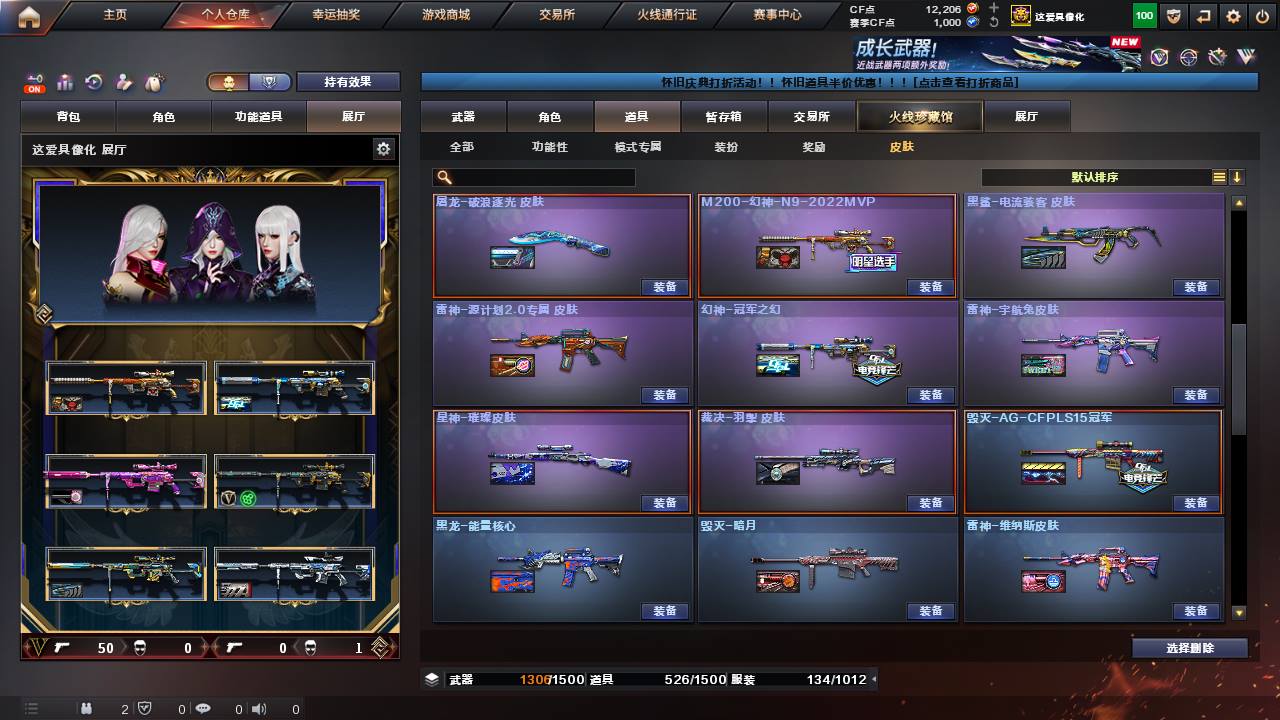The image size is (1280, 720).
Task: Open the 幸运抽奖 lucky draw menu
Action: click(x=336, y=15)
